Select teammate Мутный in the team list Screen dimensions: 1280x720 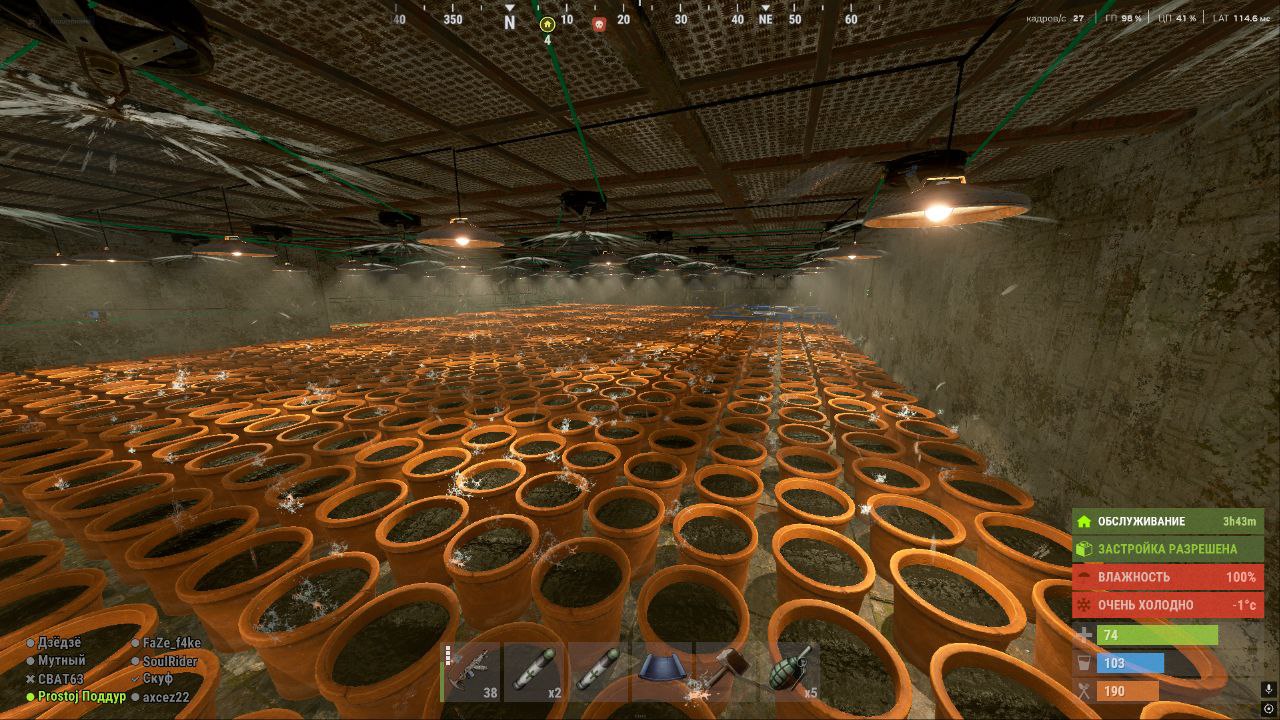click(61, 661)
